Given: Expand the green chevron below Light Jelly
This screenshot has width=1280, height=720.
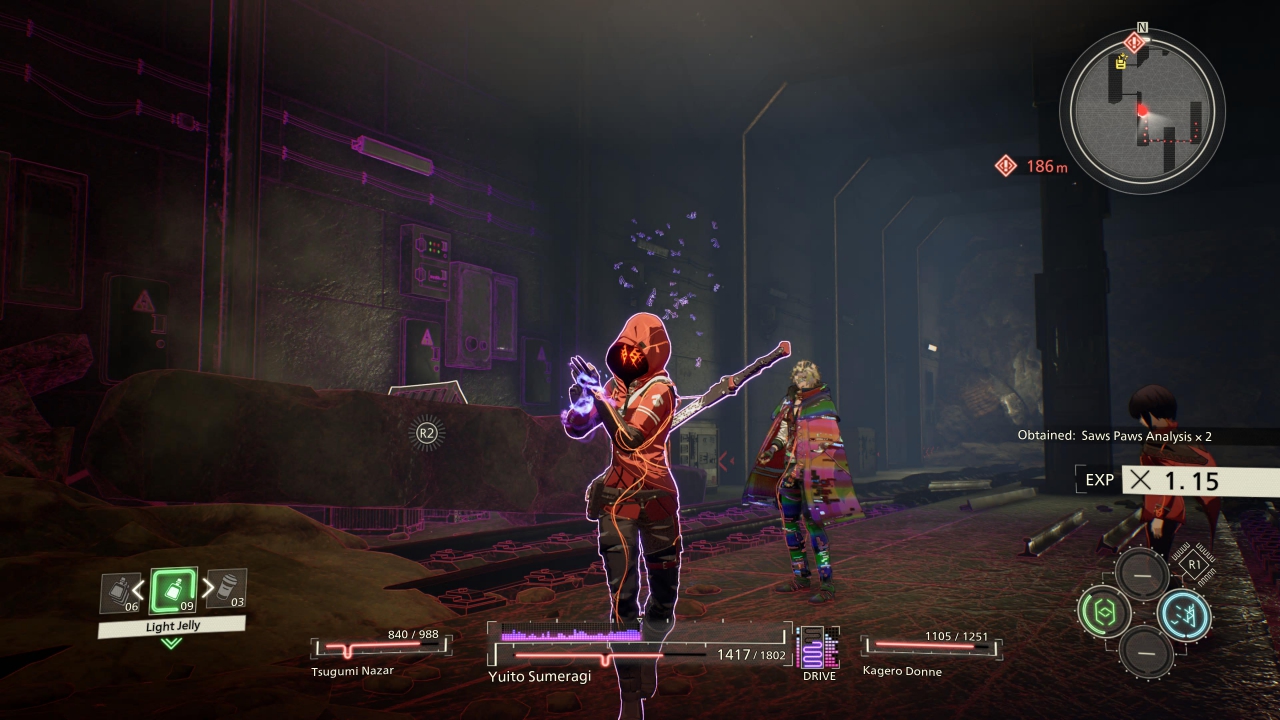Looking at the screenshot, I should point(172,643).
